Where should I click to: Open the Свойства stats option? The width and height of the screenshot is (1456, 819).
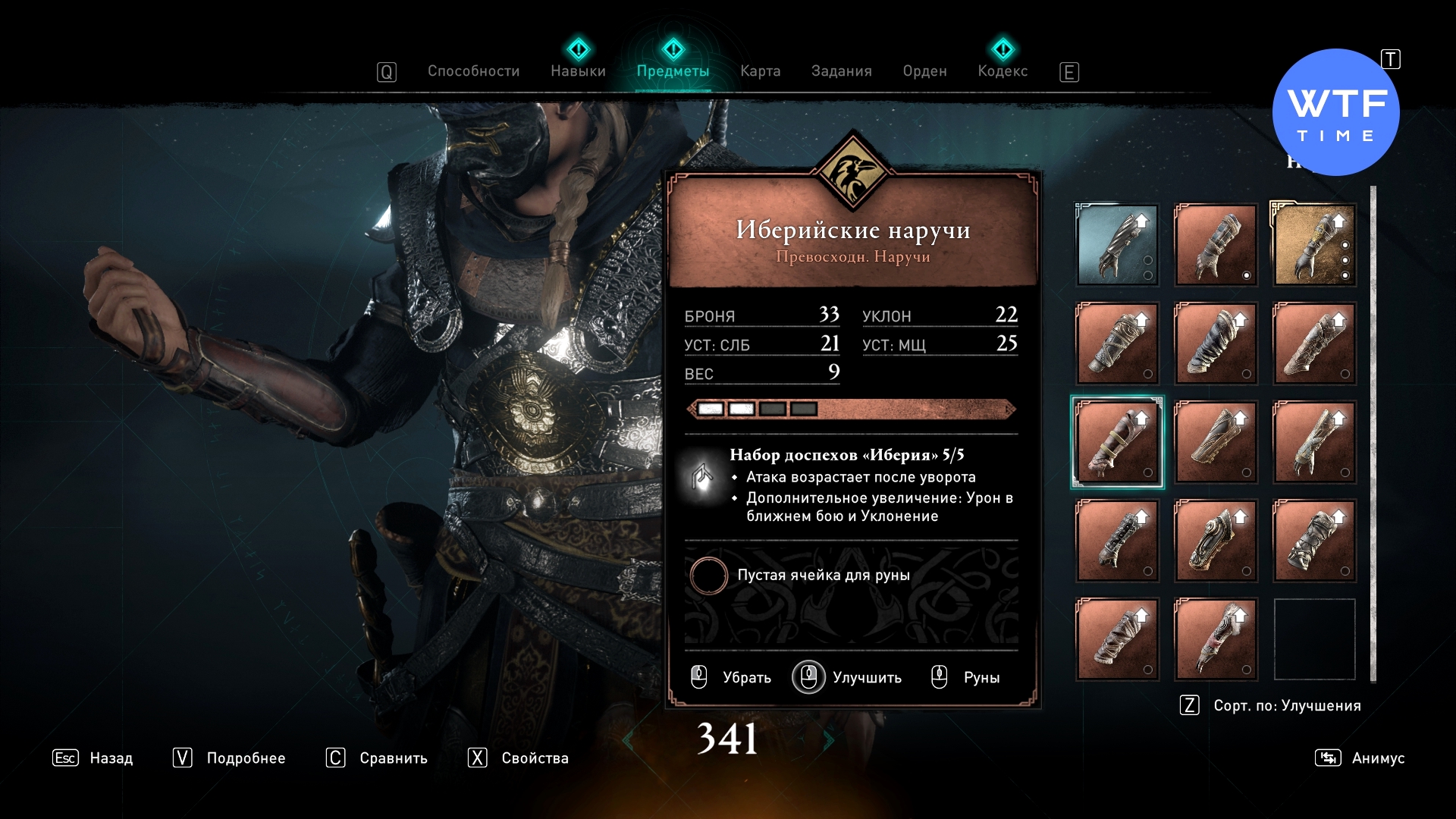(x=519, y=758)
